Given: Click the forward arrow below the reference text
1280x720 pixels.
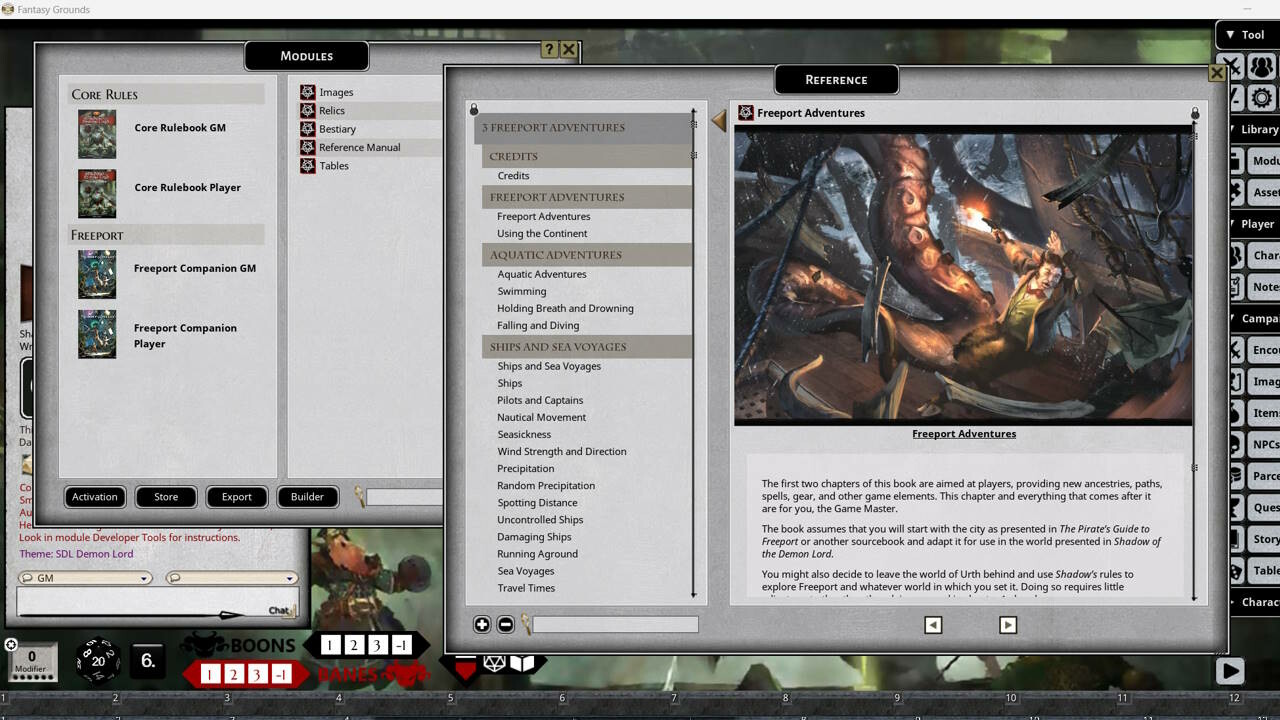Looking at the screenshot, I should point(1008,624).
